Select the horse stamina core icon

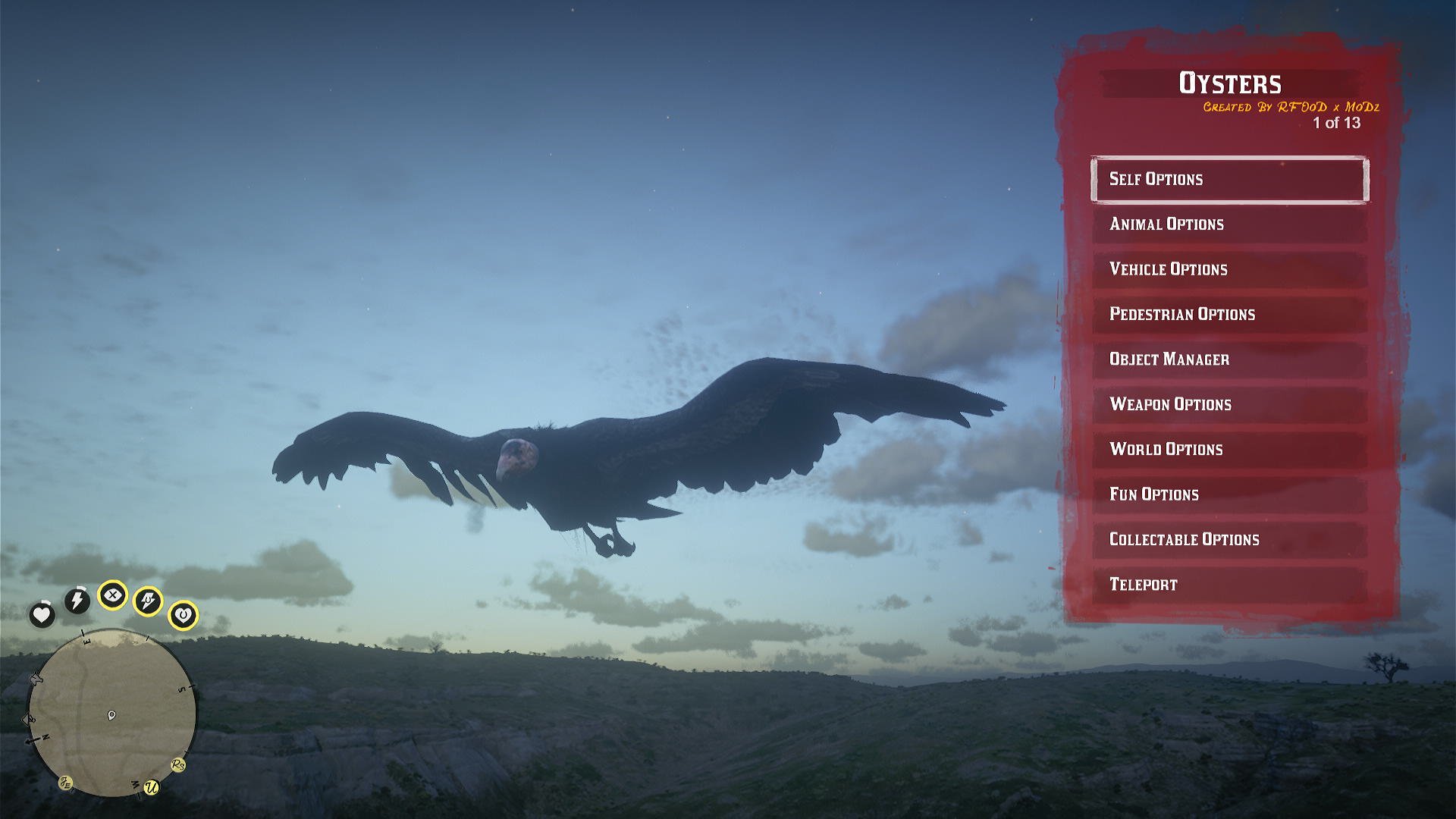tap(148, 599)
